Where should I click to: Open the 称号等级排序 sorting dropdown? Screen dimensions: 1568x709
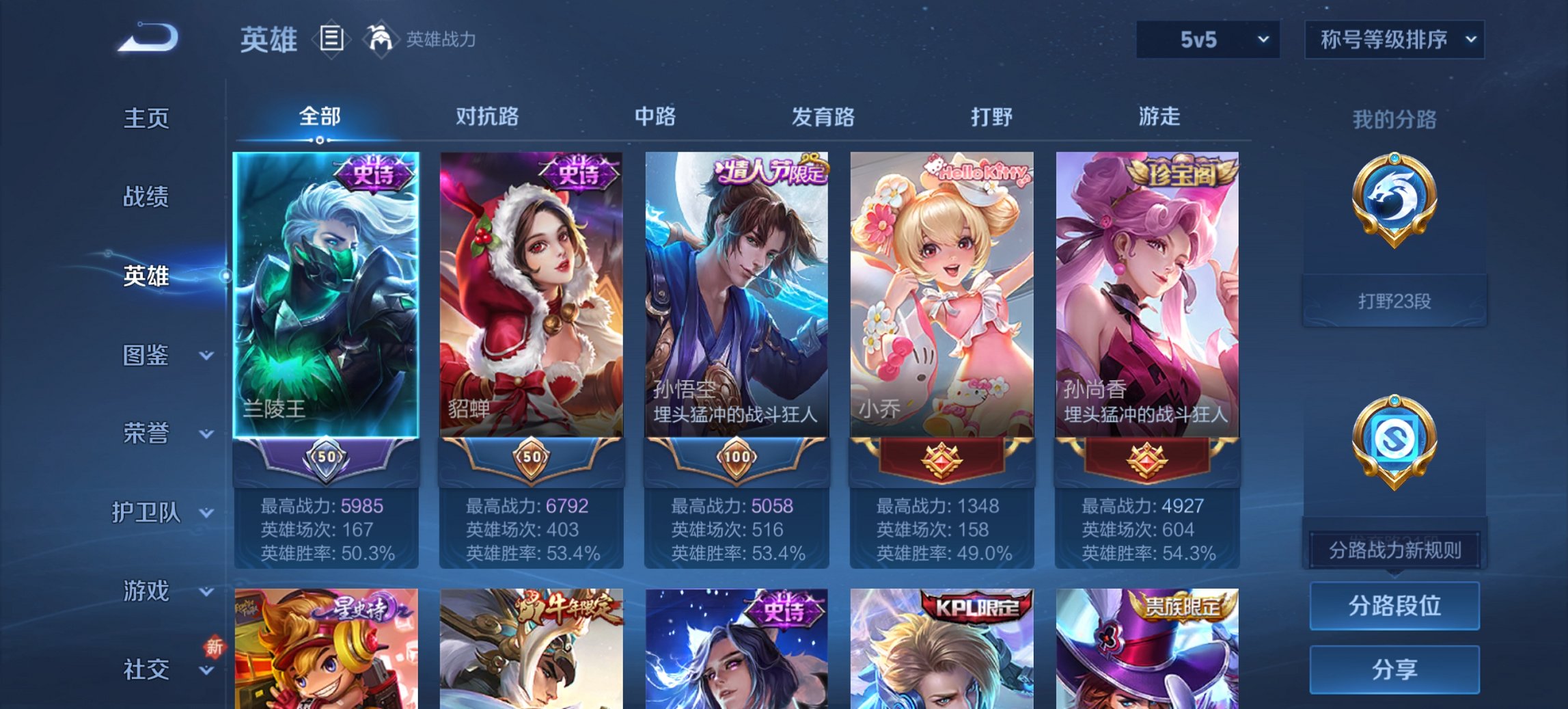[x=1392, y=40]
